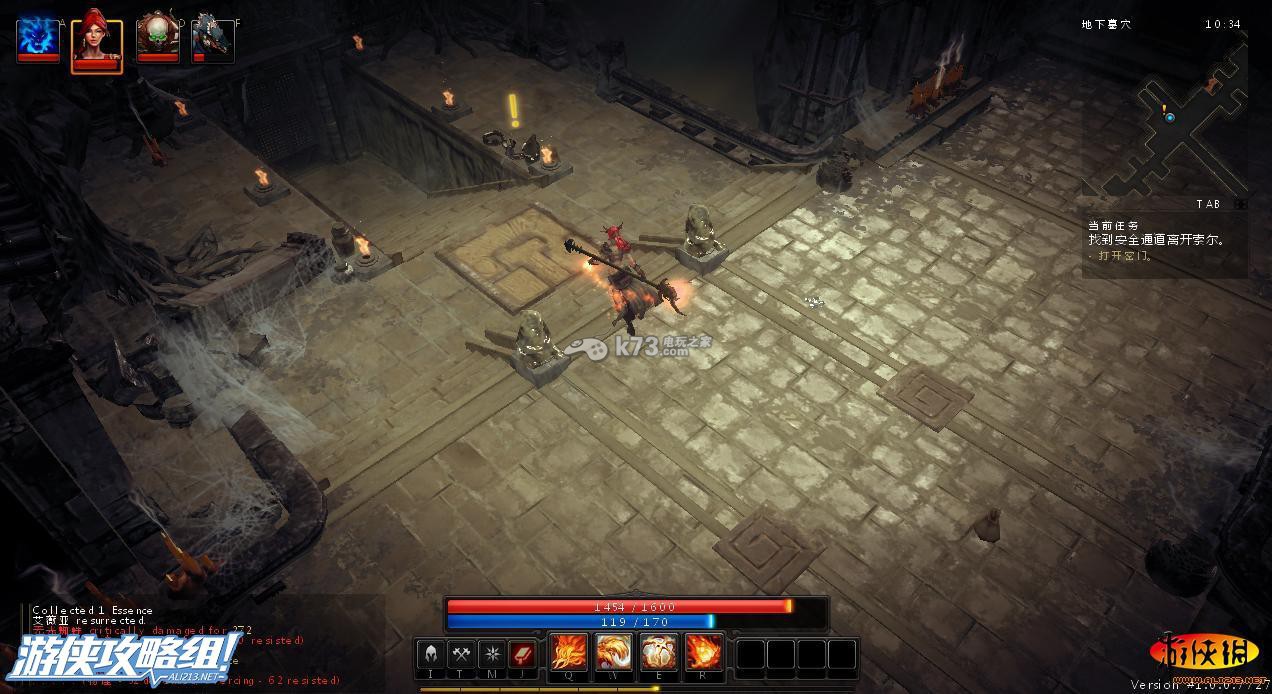Choose the grey wolf character portrait
Screen dimensions: 1272x694
coord(212,39)
